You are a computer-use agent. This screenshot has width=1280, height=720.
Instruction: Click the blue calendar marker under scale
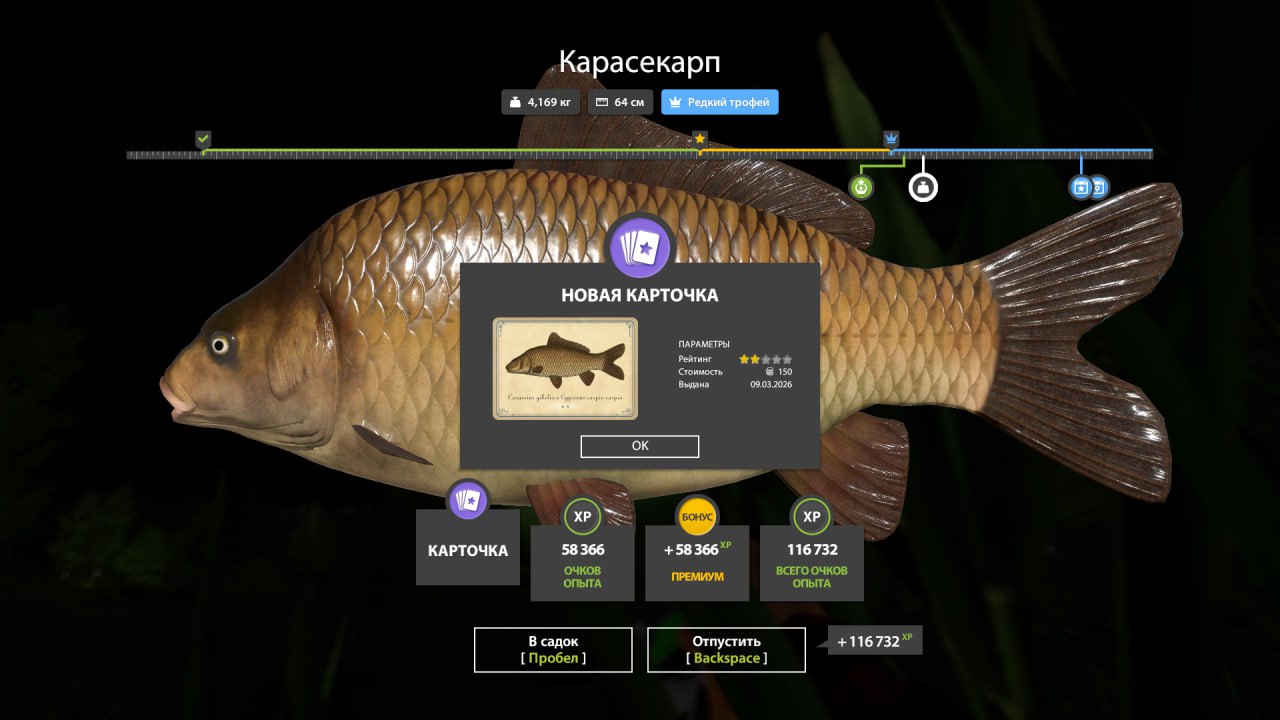tap(1081, 187)
